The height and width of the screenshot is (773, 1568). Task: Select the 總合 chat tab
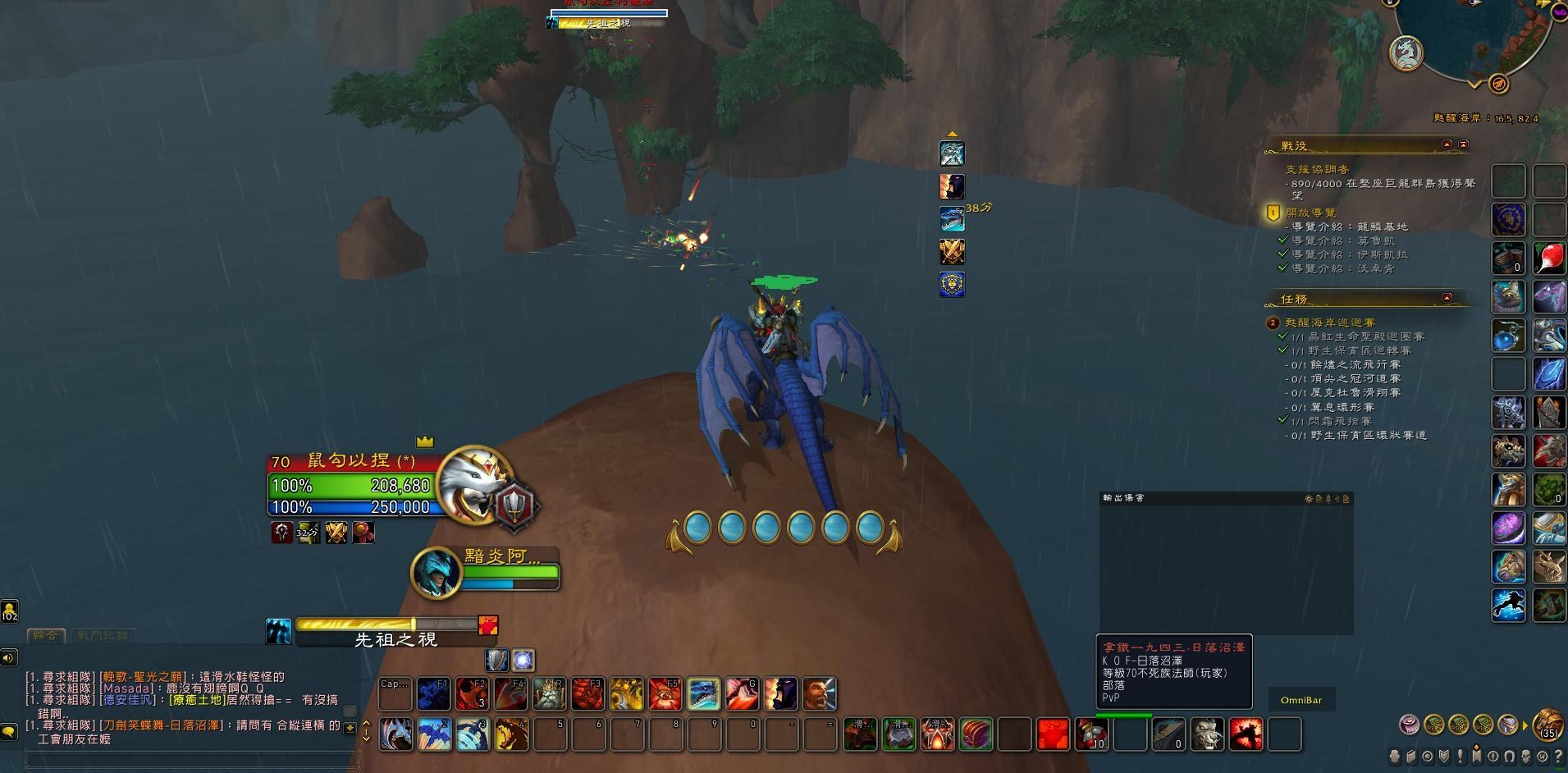click(x=47, y=636)
